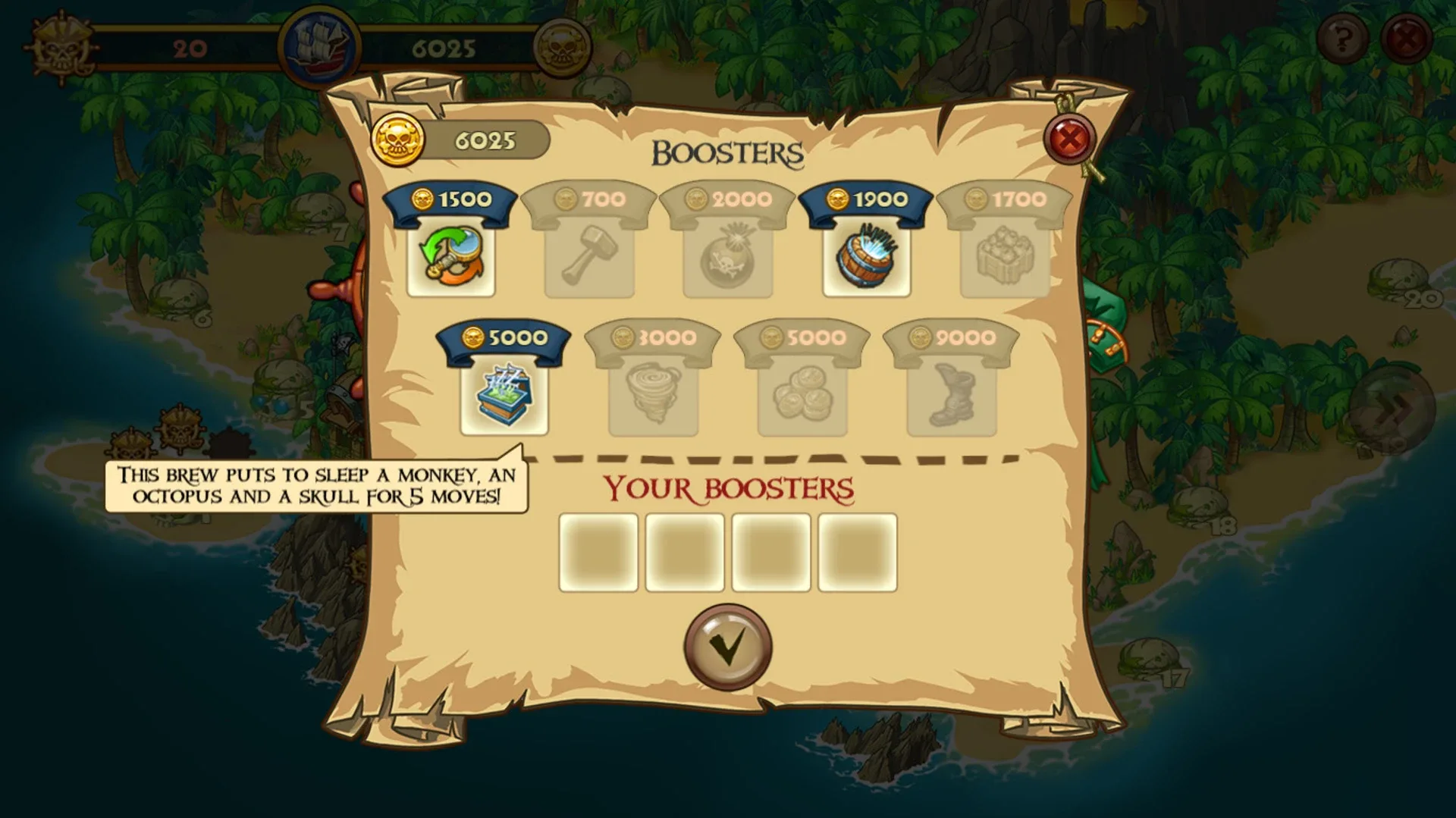The height and width of the screenshot is (818, 1456).
Task: Select the bomb booster priced 2000
Action: click(729, 256)
